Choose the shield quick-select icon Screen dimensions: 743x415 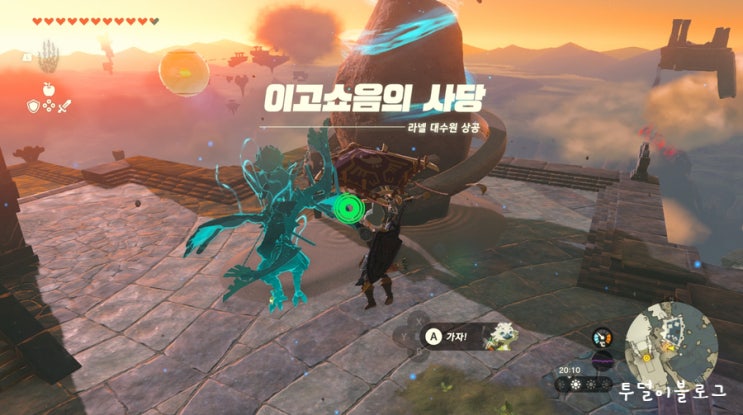pos(33,104)
